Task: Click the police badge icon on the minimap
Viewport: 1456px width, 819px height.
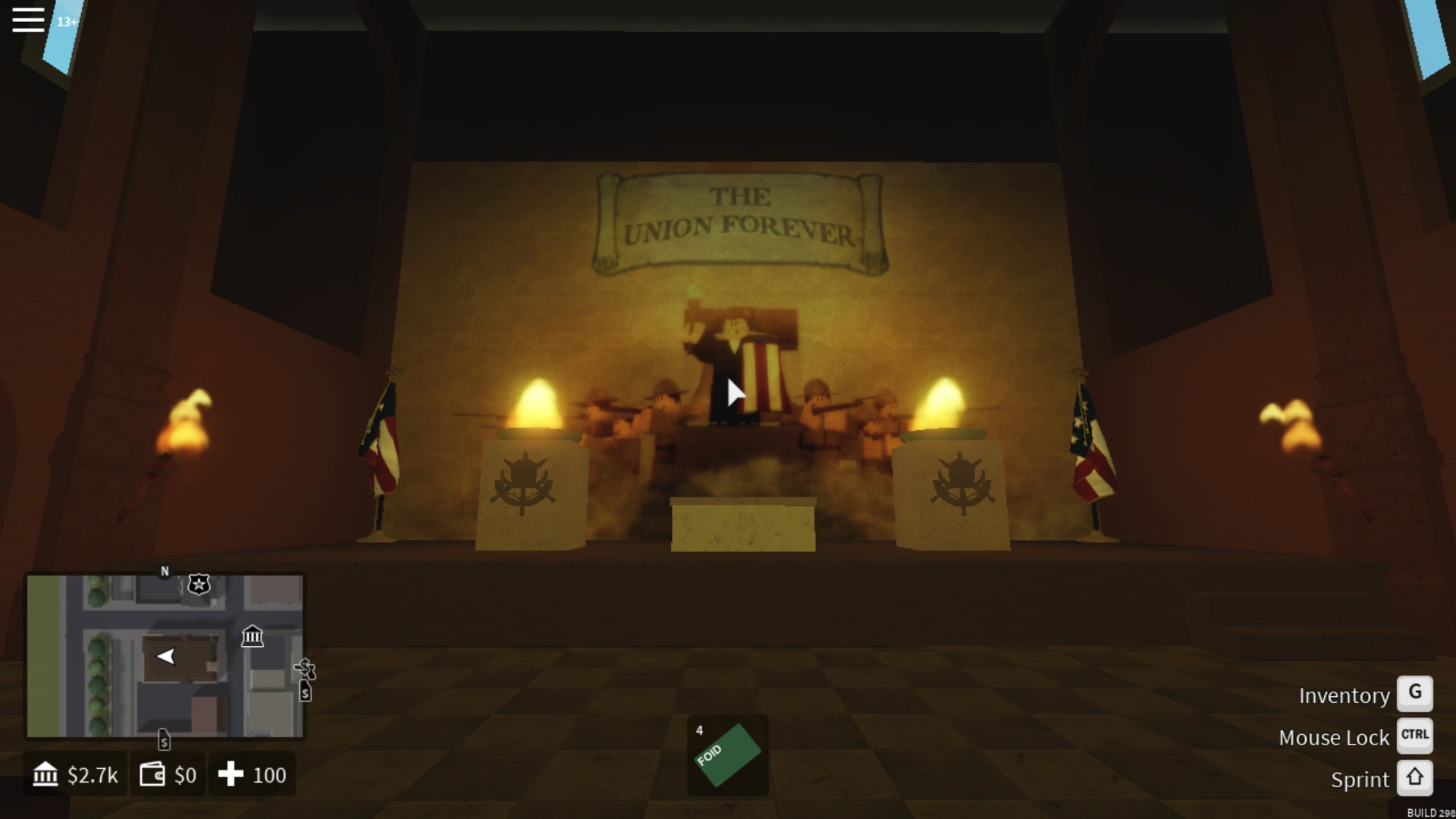Action: (199, 585)
